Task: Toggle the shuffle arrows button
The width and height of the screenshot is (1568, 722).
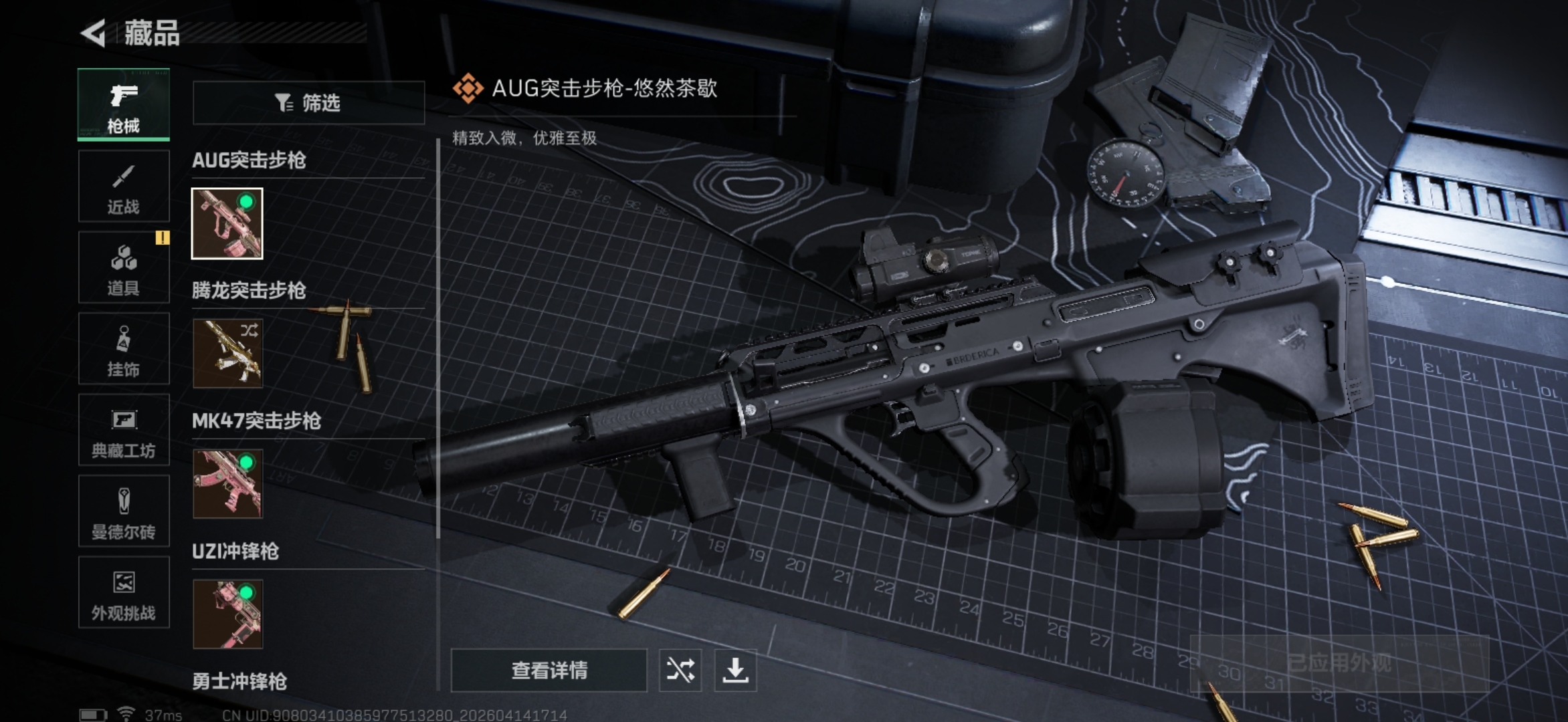Action: click(680, 671)
